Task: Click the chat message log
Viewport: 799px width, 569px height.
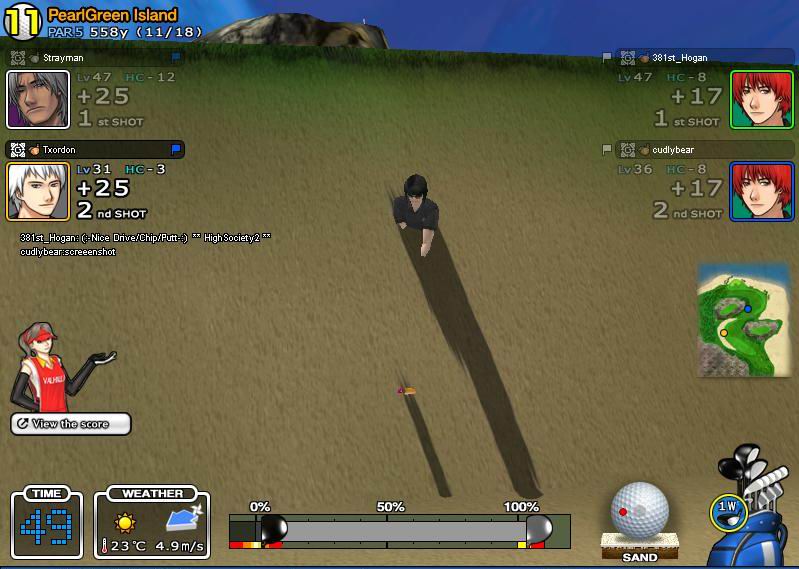Action: [145, 245]
